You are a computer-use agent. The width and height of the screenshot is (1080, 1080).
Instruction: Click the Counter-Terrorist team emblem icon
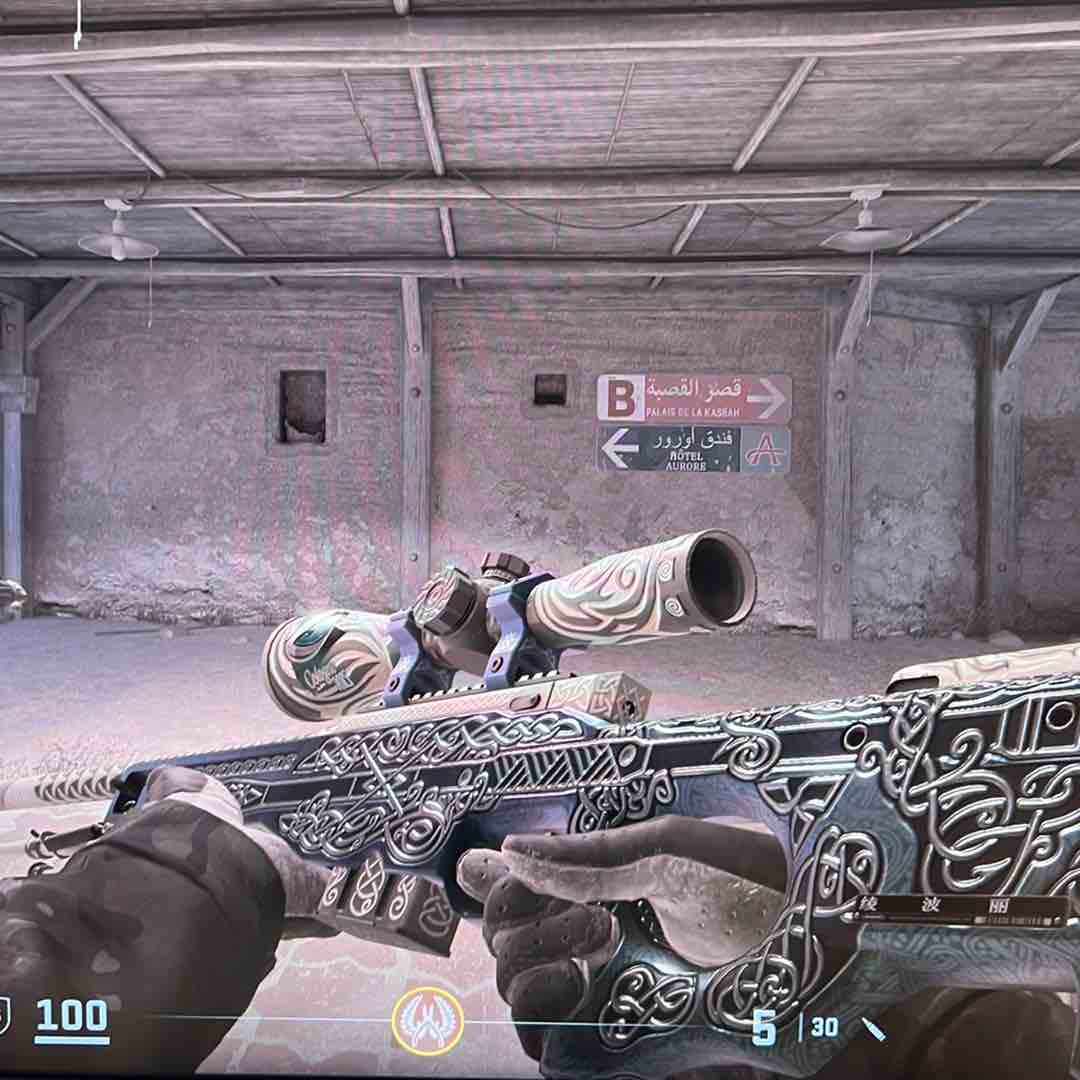point(427,1022)
